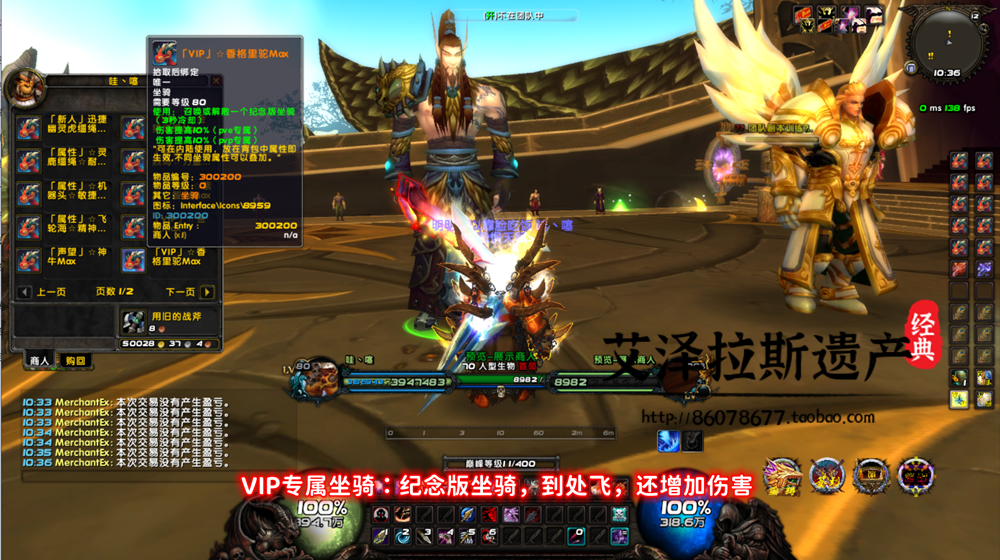This screenshot has height=560, width=1000.
Task: Click the purple gem round button
Action: (x=915, y=477)
